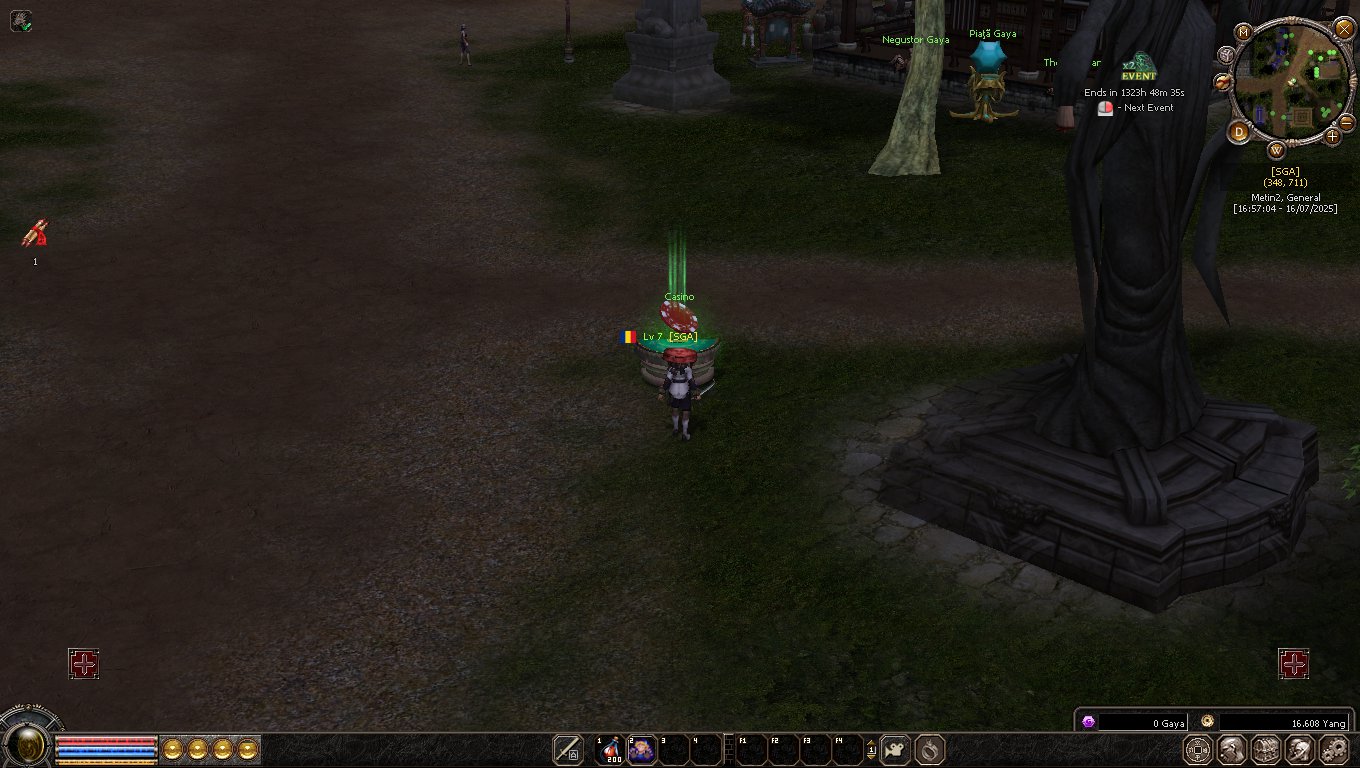Screen dimensions: 1360x768
Task: Click the minimap's M button
Action: 1244,32
